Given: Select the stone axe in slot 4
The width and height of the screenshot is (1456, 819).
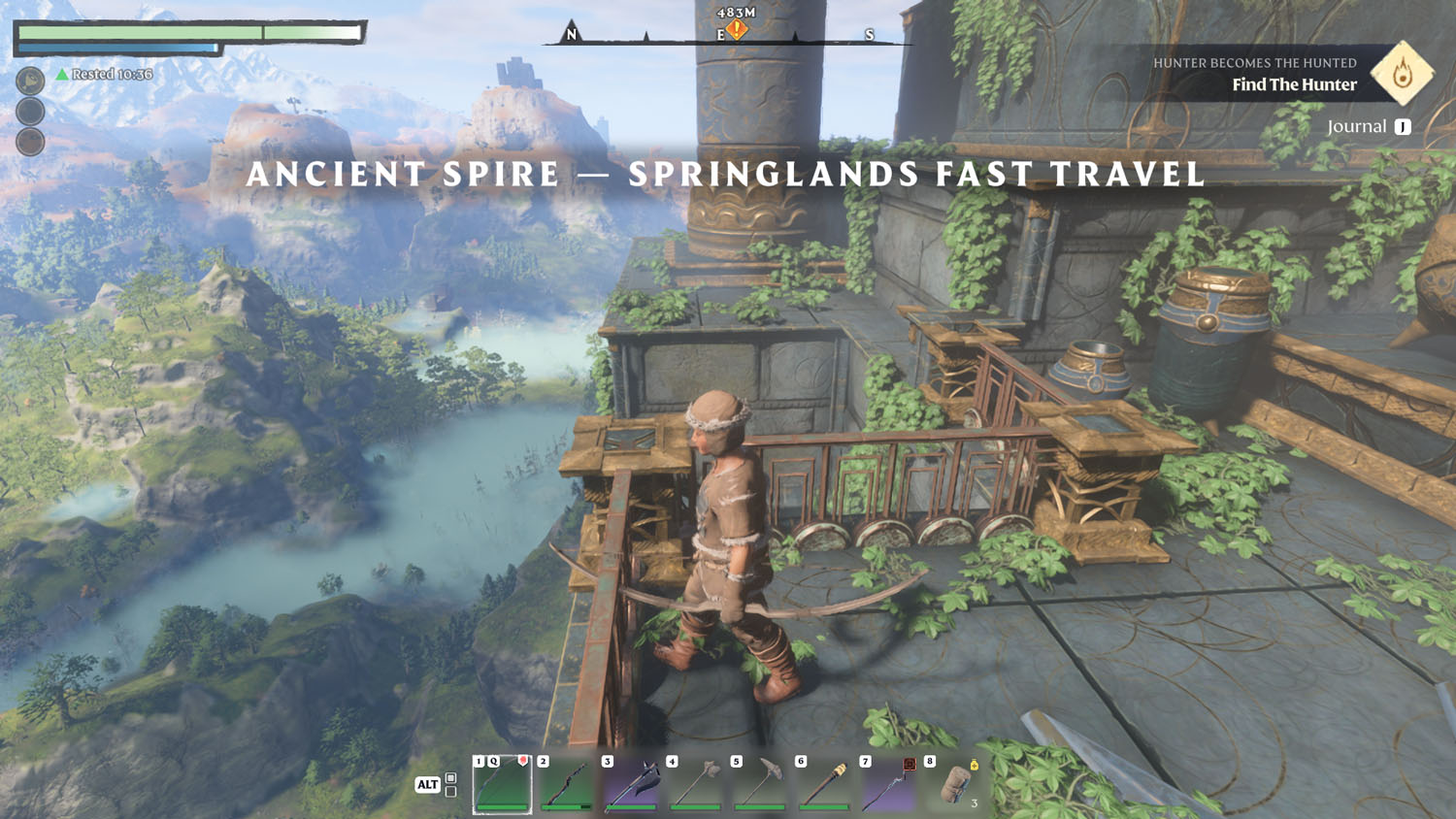Looking at the screenshot, I should pyautogui.click(x=696, y=784).
